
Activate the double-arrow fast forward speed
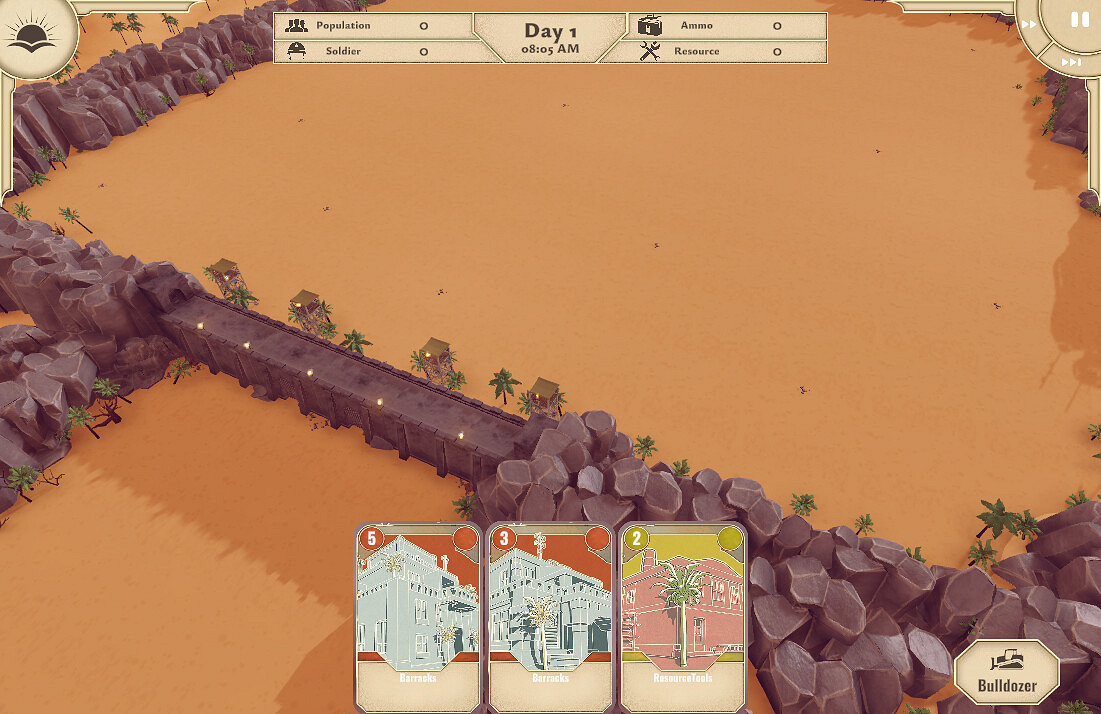pos(1029,25)
